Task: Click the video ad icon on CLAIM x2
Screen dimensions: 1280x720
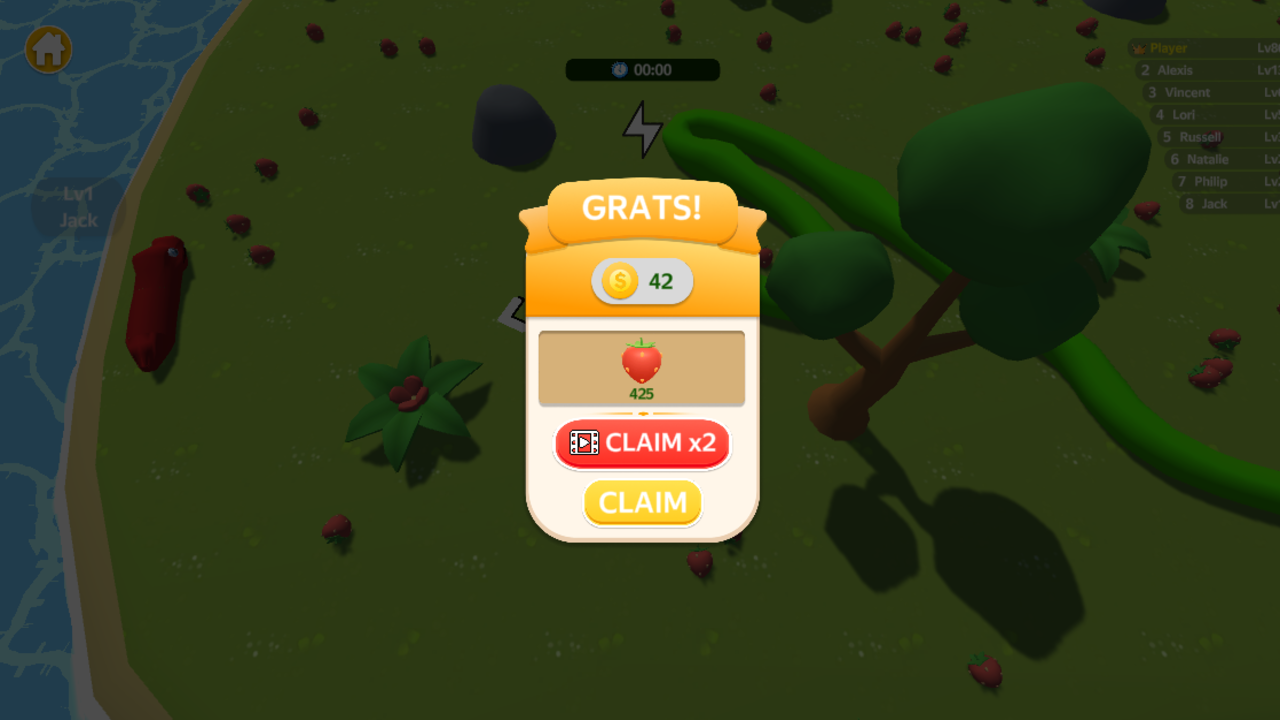Action: 584,443
